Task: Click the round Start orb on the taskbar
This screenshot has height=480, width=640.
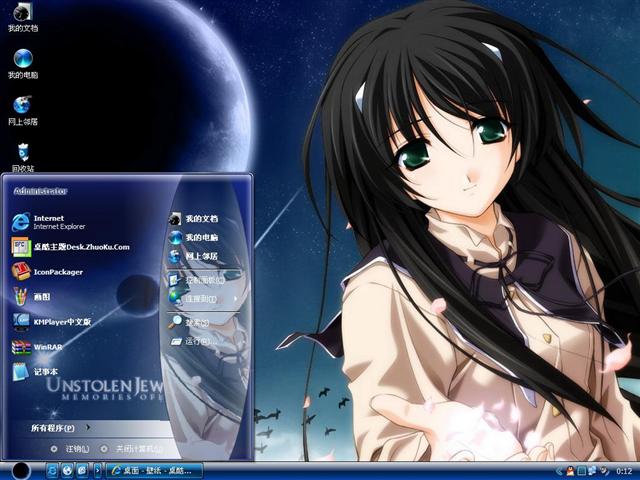Action: click(x=20, y=470)
